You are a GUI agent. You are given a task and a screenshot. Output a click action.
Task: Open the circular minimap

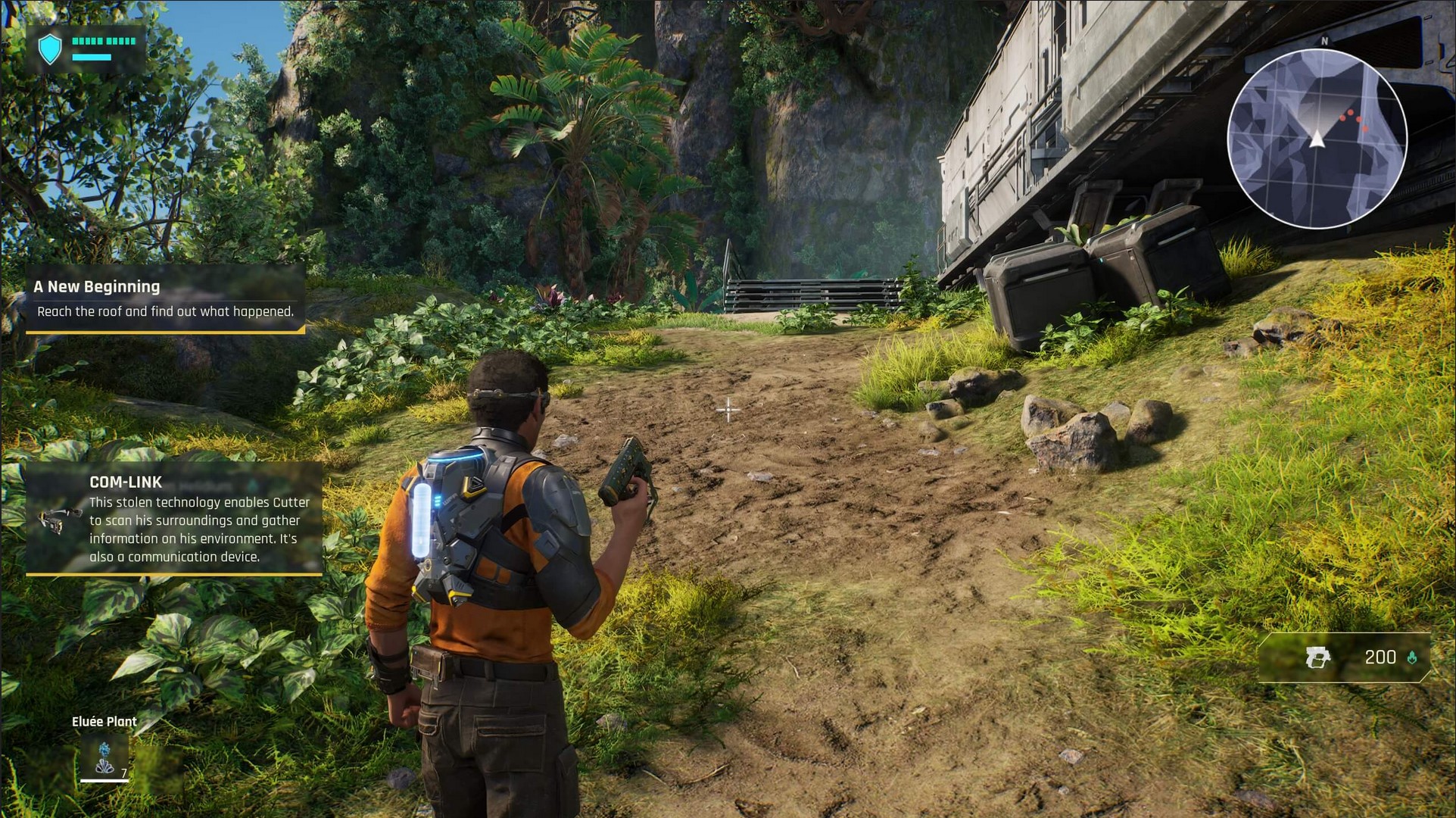tap(1317, 139)
